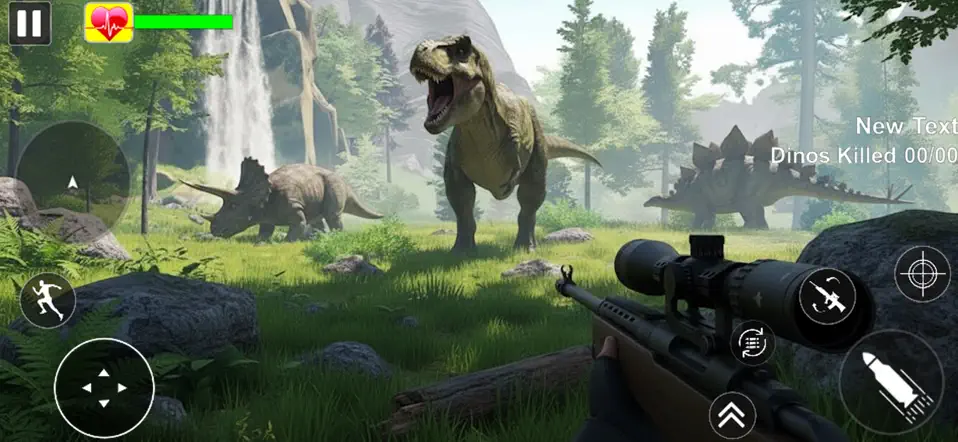The image size is (958, 442).
Task: Tap the movement joystick pad
Action: [104, 387]
